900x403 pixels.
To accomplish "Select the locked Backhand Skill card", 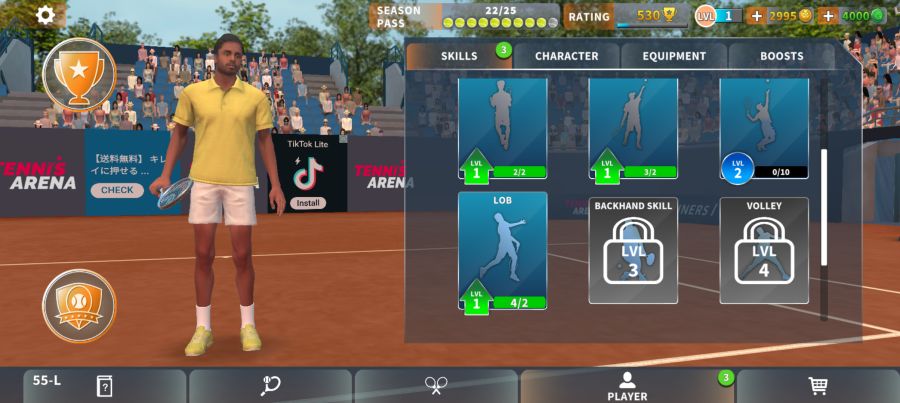I will 633,250.
